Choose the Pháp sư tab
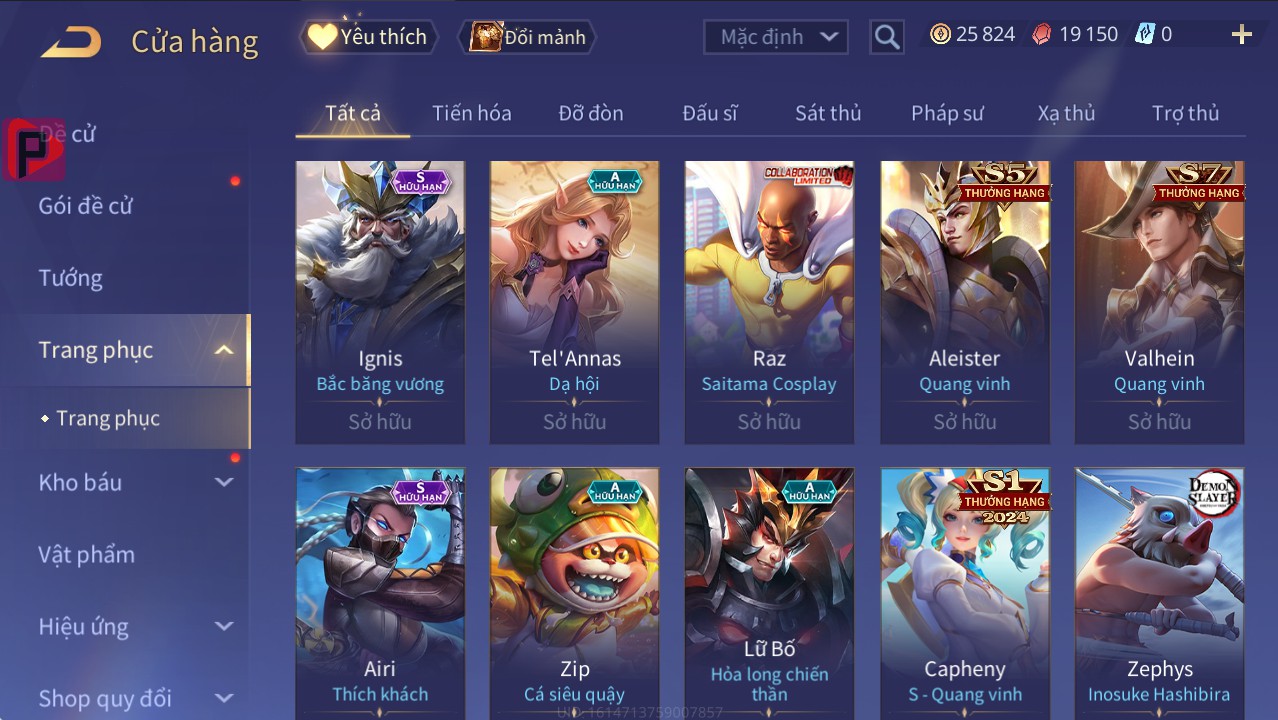Viewport: 1278px width, 720px height. tap(946, 113)
